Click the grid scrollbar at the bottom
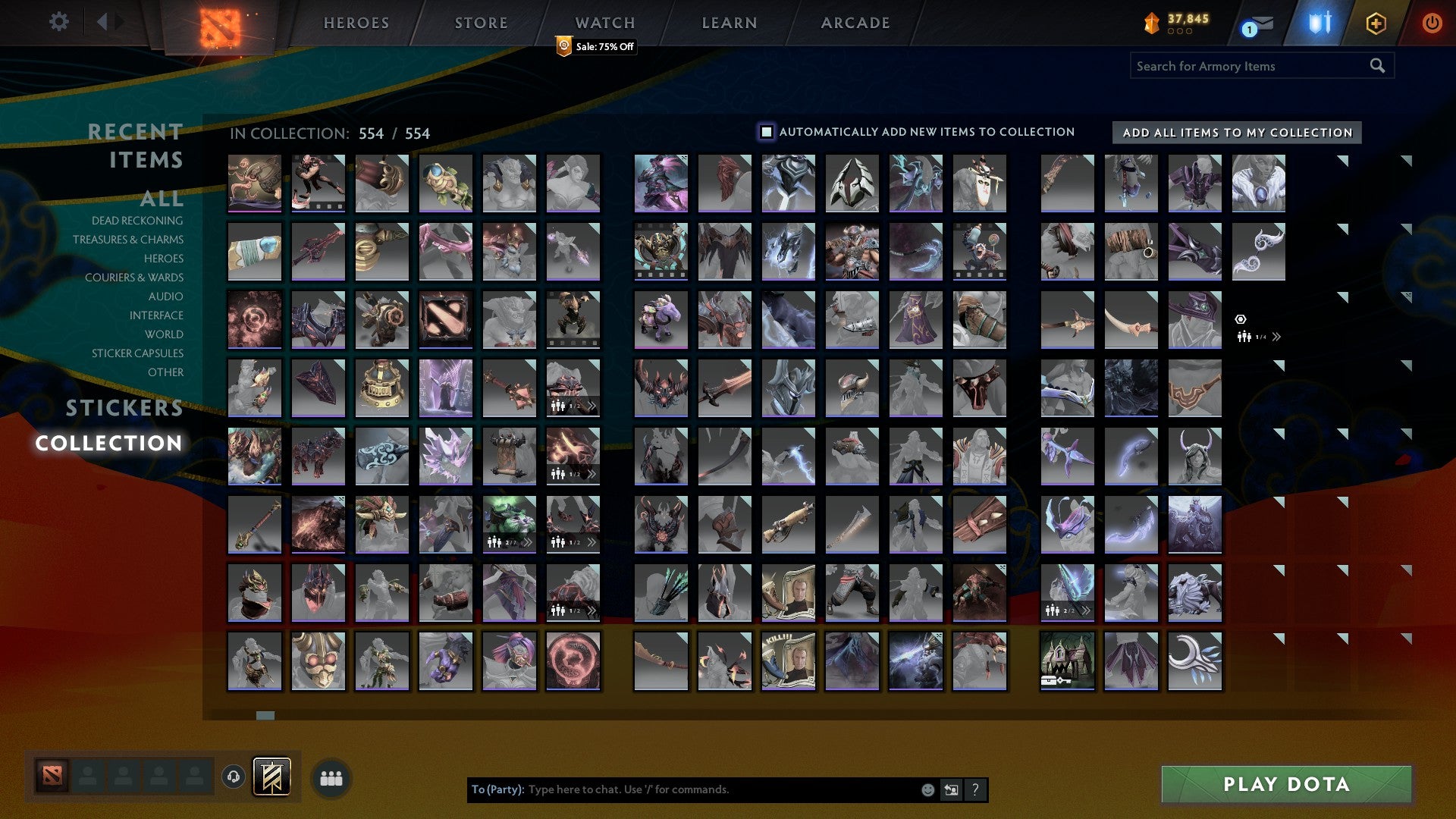1456x819 pixels. (x=263, y=715)
